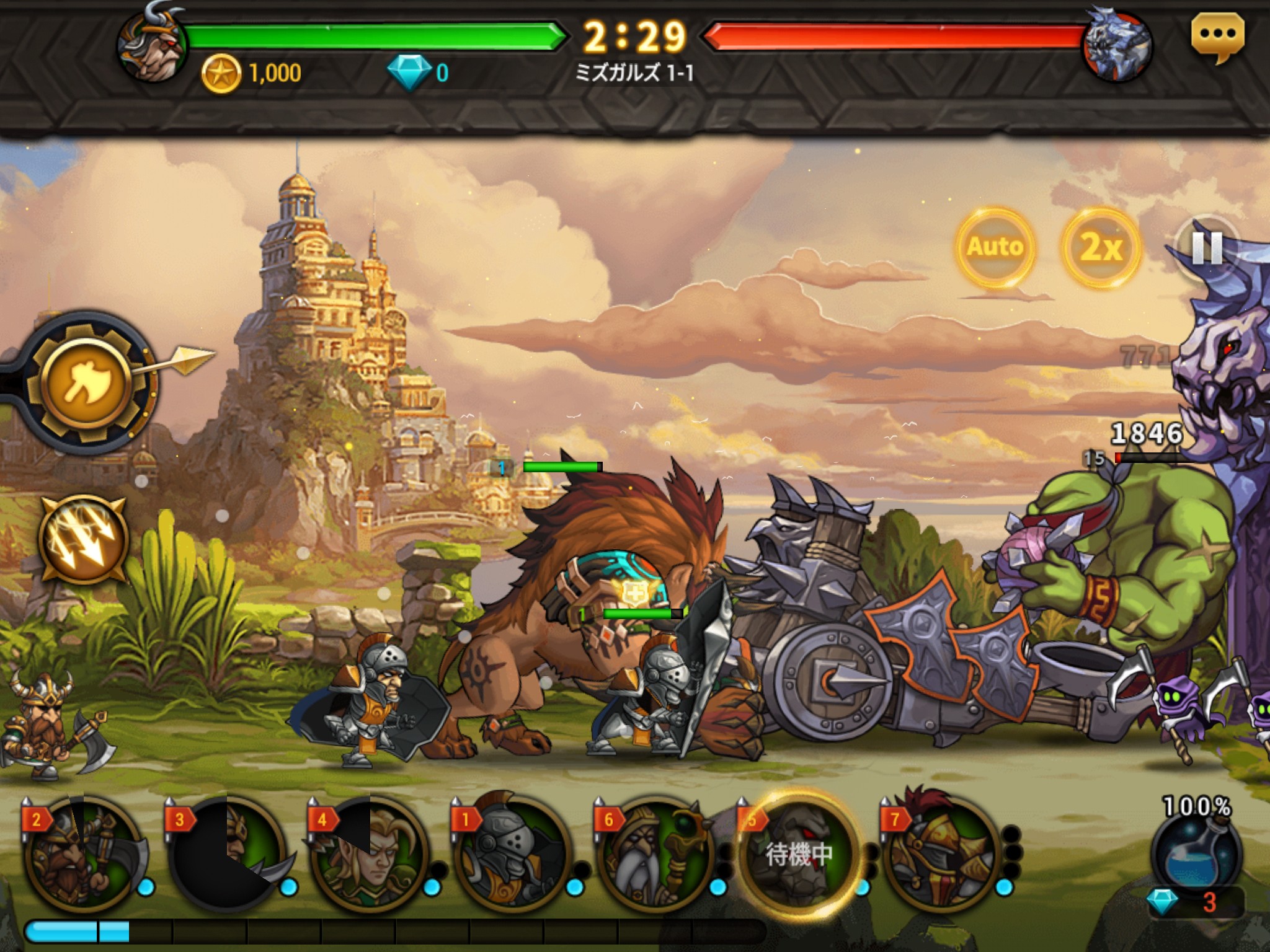This screenshot has height=952, width=1270.
Task: Activate the lightning arrows skill
Action: [x=84, y=539]
